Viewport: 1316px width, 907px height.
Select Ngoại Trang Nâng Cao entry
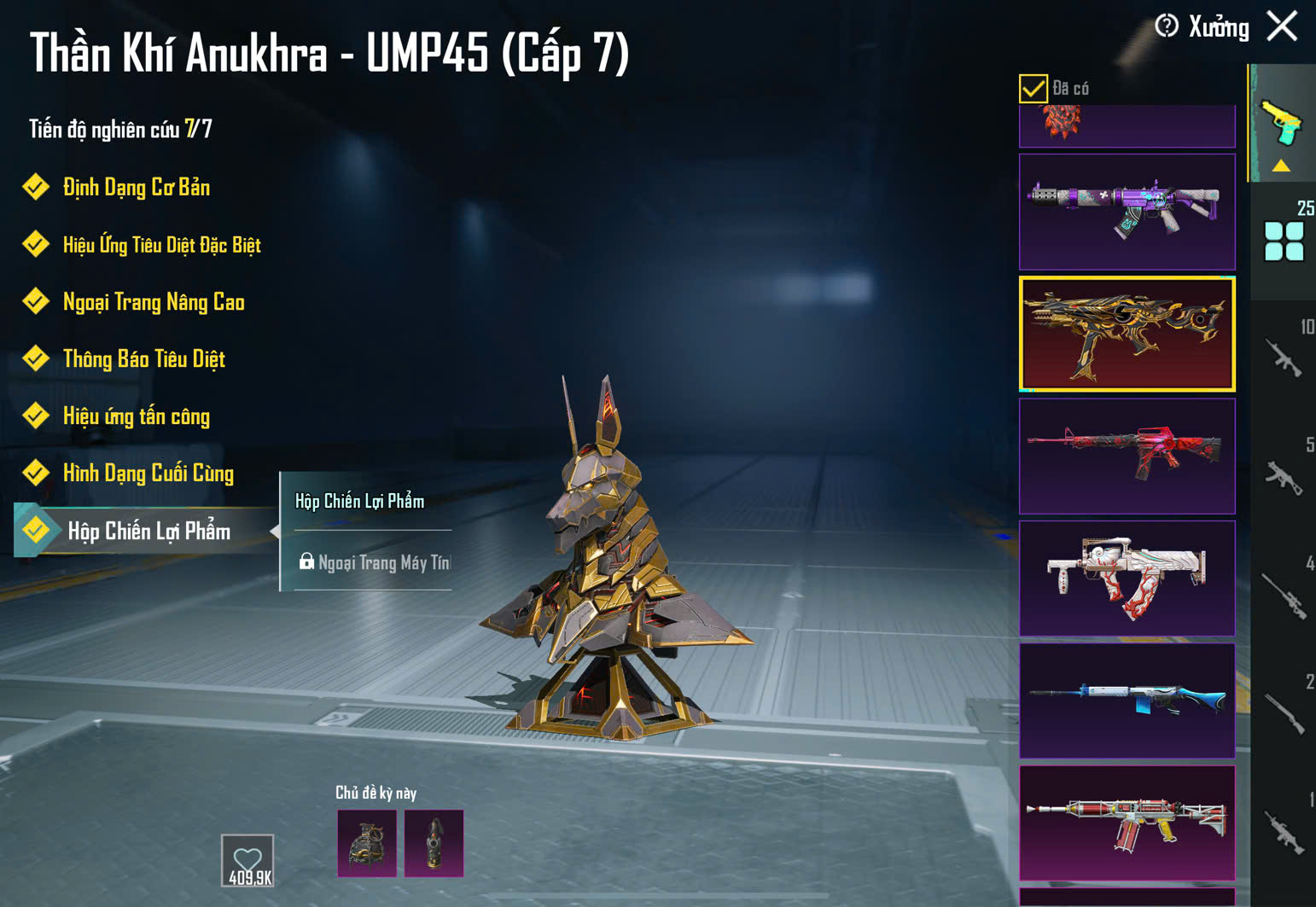point(154,302)
